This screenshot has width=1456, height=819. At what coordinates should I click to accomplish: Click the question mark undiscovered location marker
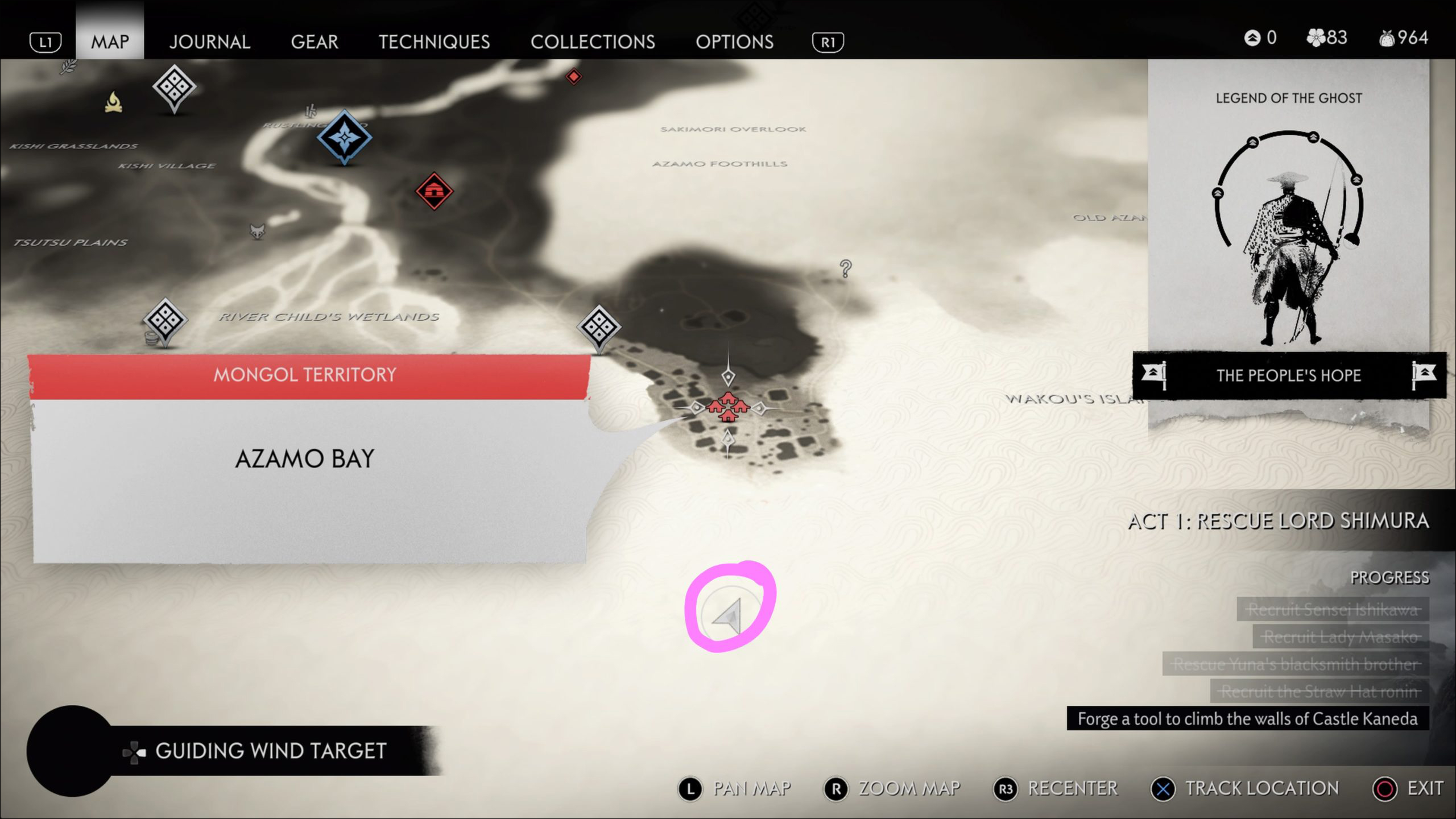[846, 268]
